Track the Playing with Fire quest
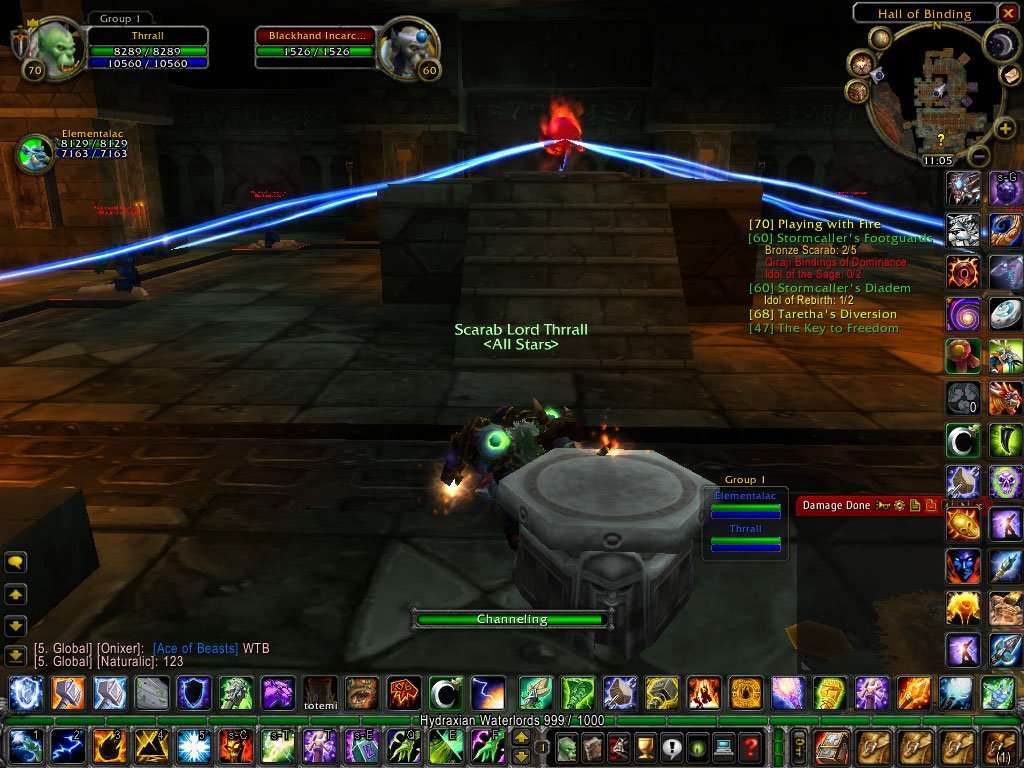This screenshot has height=768, width=1024. 815,225
